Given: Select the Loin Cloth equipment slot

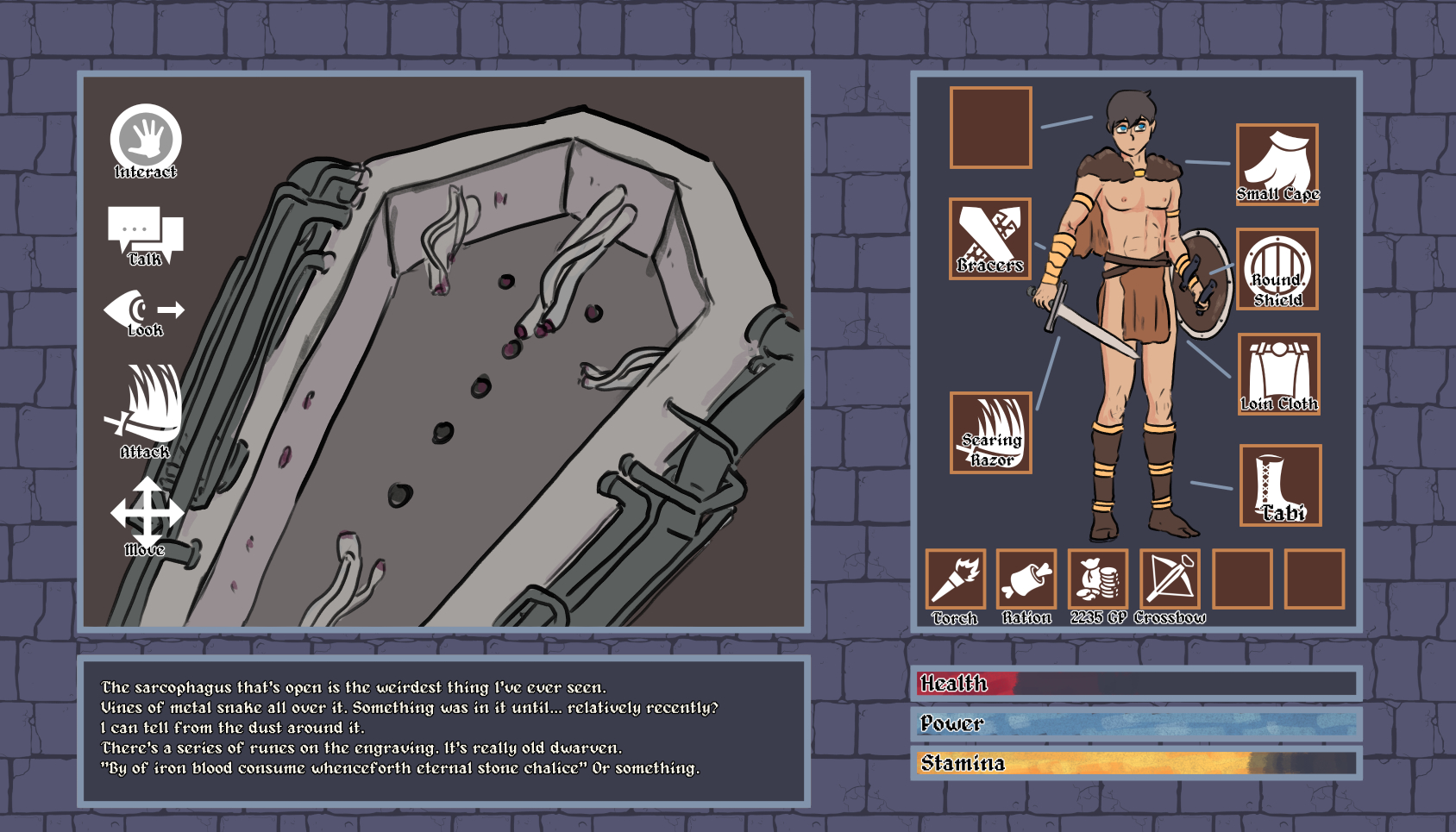Looking at the screenshot, I should (1278, 374).
